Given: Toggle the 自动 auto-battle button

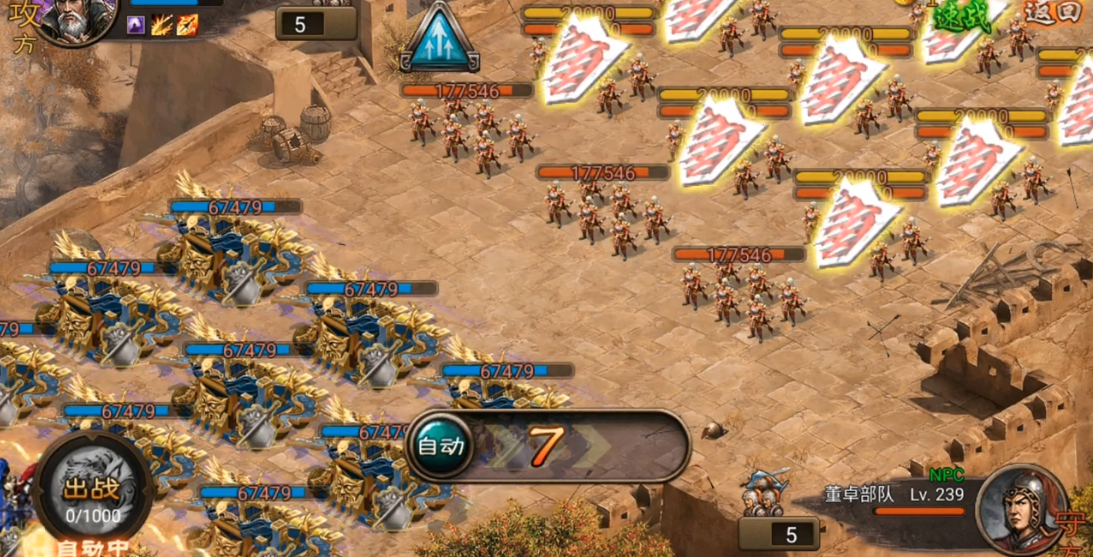Looking at the screenshot, I should (x=440, y=445).
